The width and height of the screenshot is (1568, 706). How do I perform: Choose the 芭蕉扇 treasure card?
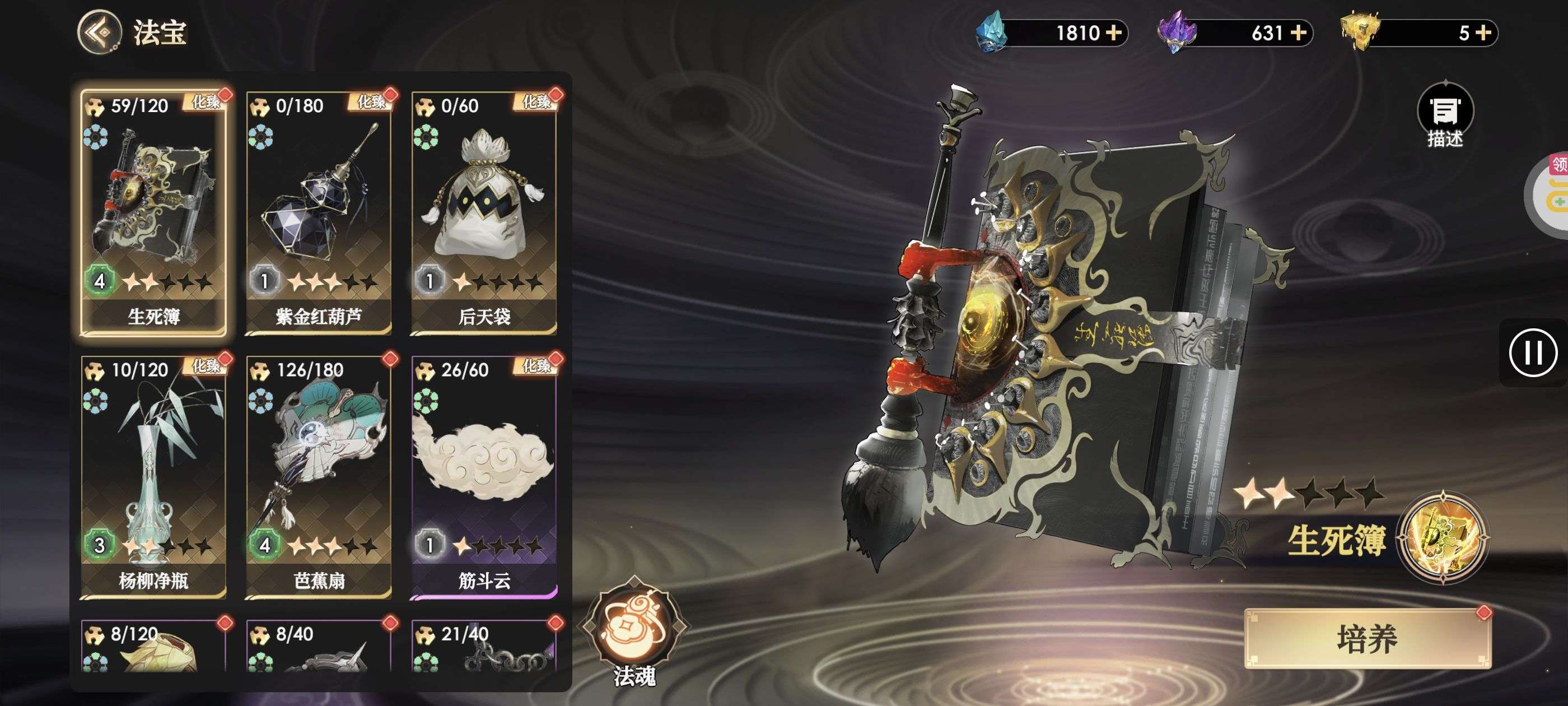(x=318, y=476)
